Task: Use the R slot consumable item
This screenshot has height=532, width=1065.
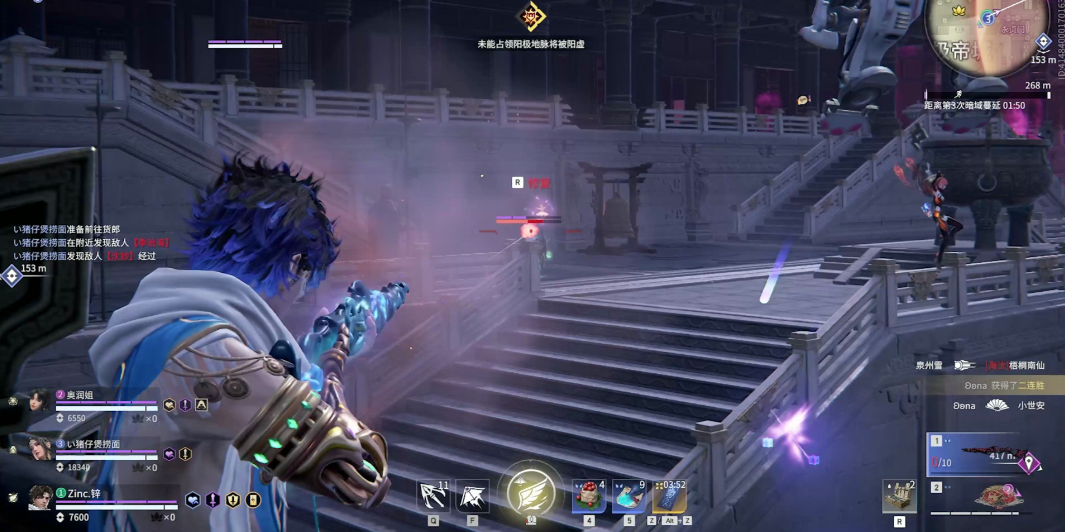Action: [x=900, y=497]
